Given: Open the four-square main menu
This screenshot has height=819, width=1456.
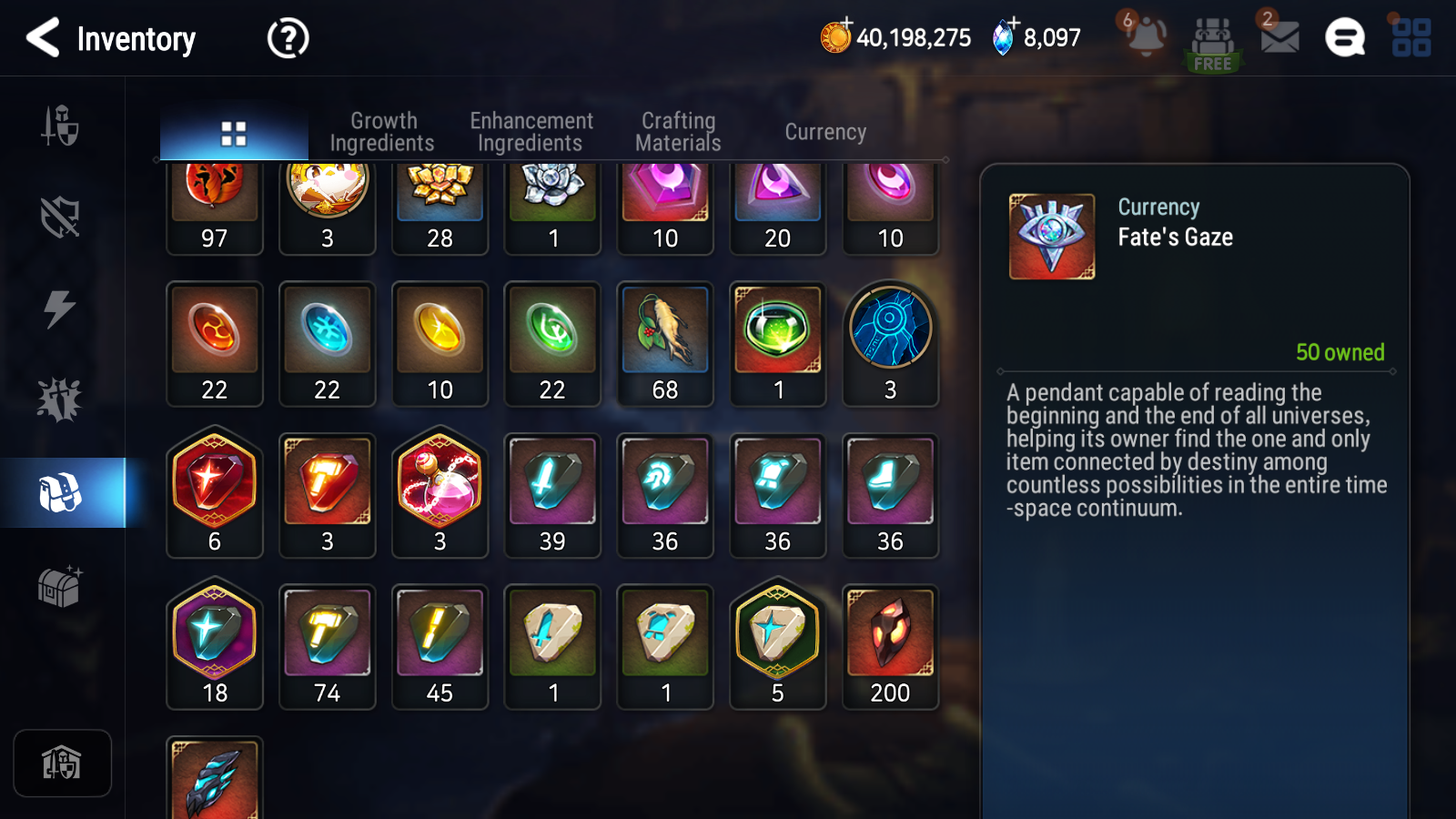Looking at the screenshot, I should click(x=1410, y=38).
